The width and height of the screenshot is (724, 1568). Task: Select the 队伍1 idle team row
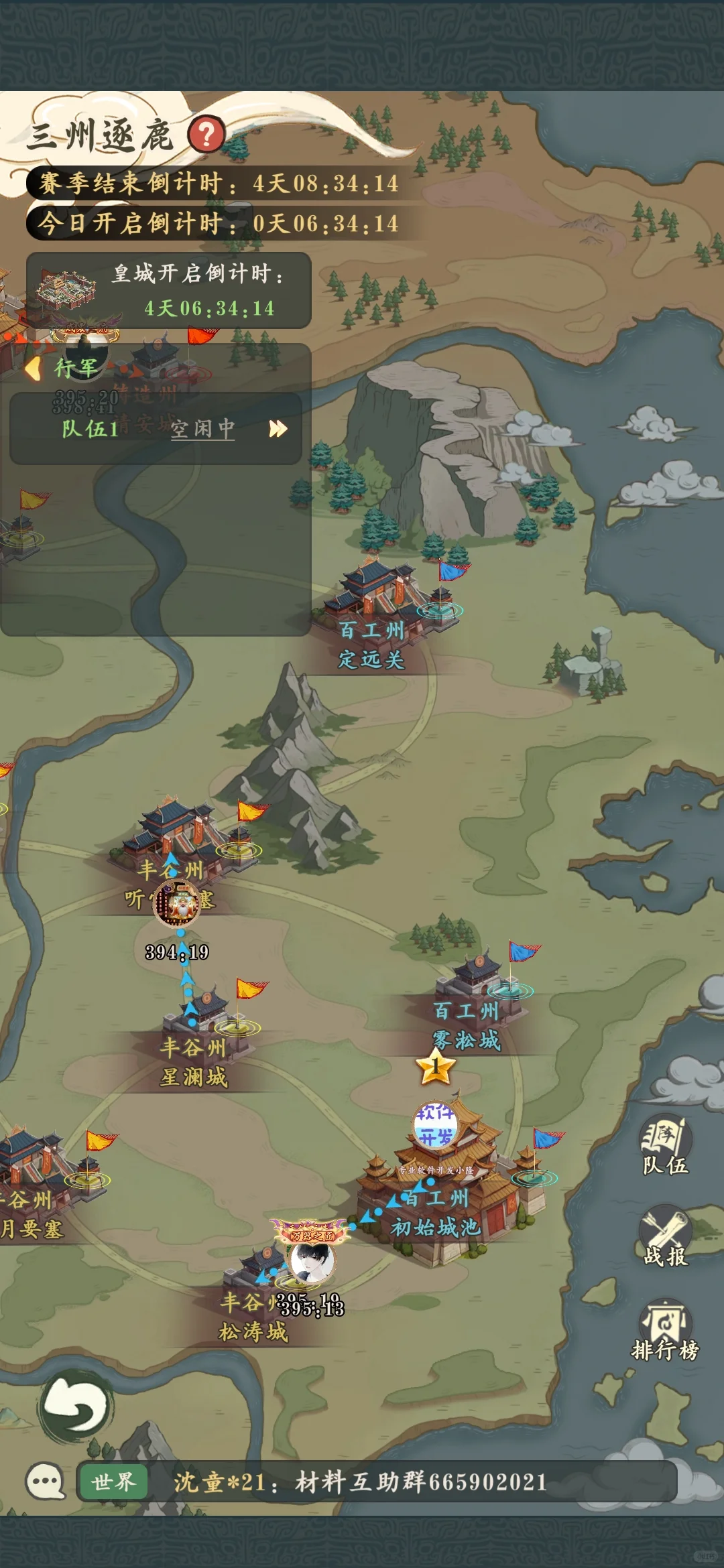click(x=156, y=429)
